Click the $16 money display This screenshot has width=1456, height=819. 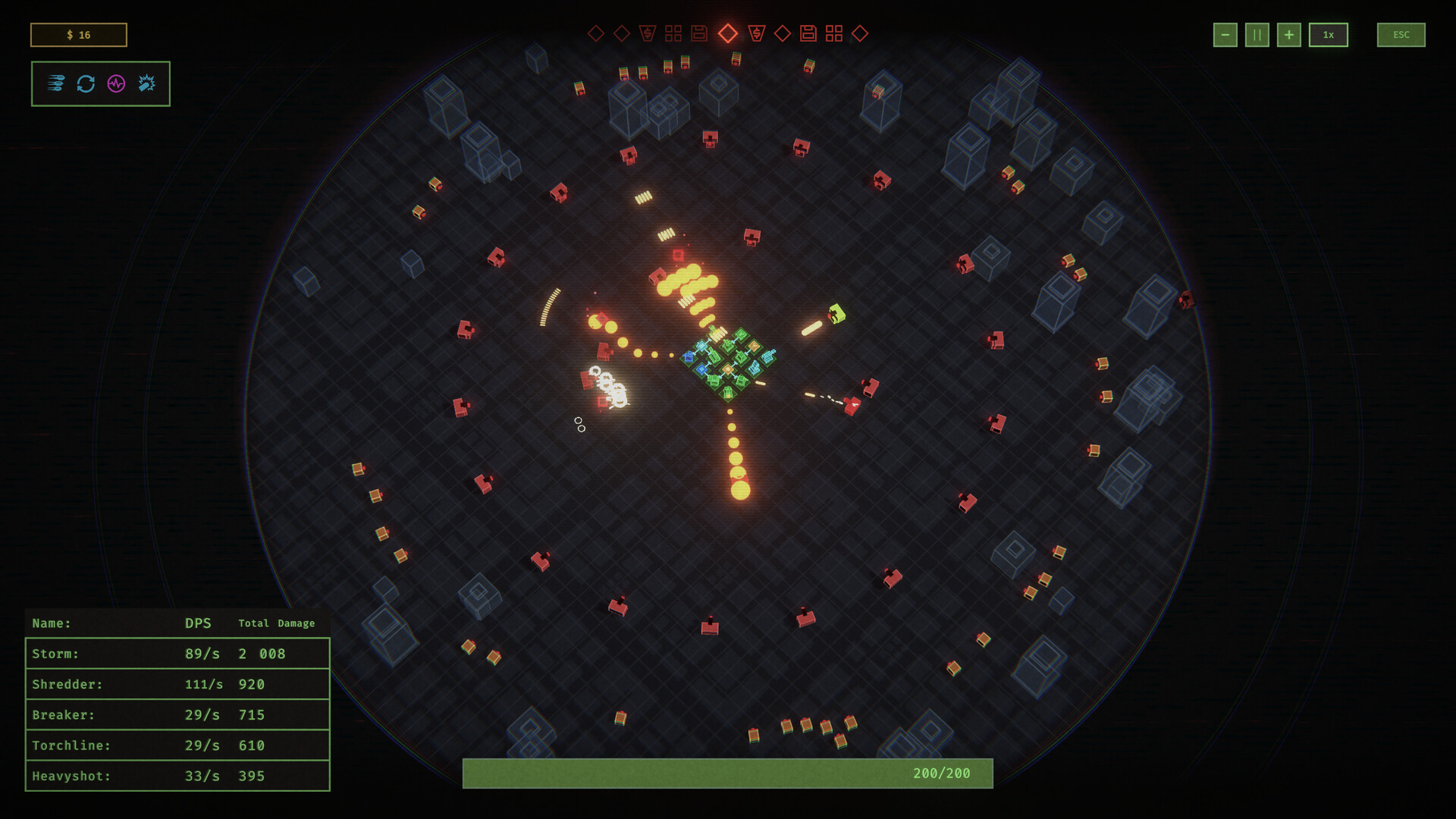click(x=78, y=34)
